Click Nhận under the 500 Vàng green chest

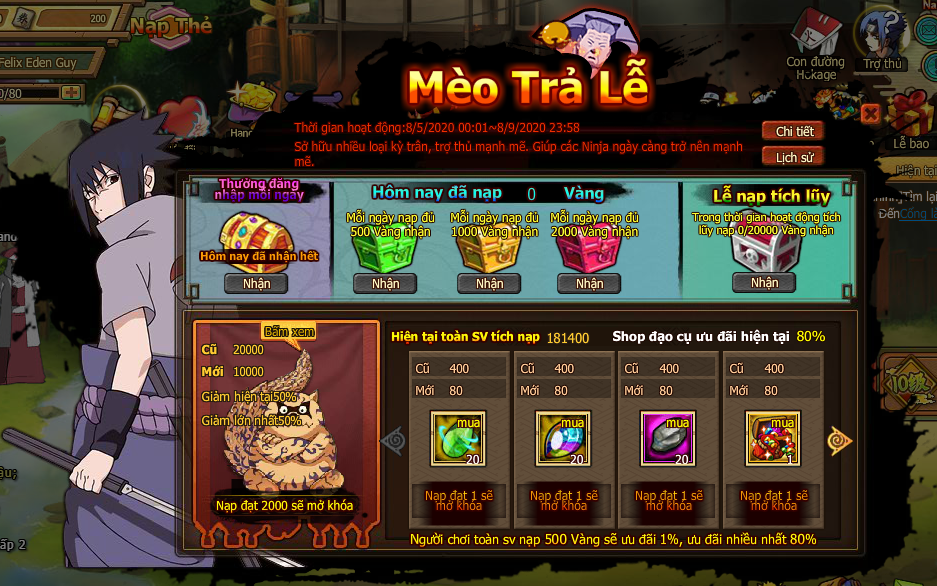[385, 283]
